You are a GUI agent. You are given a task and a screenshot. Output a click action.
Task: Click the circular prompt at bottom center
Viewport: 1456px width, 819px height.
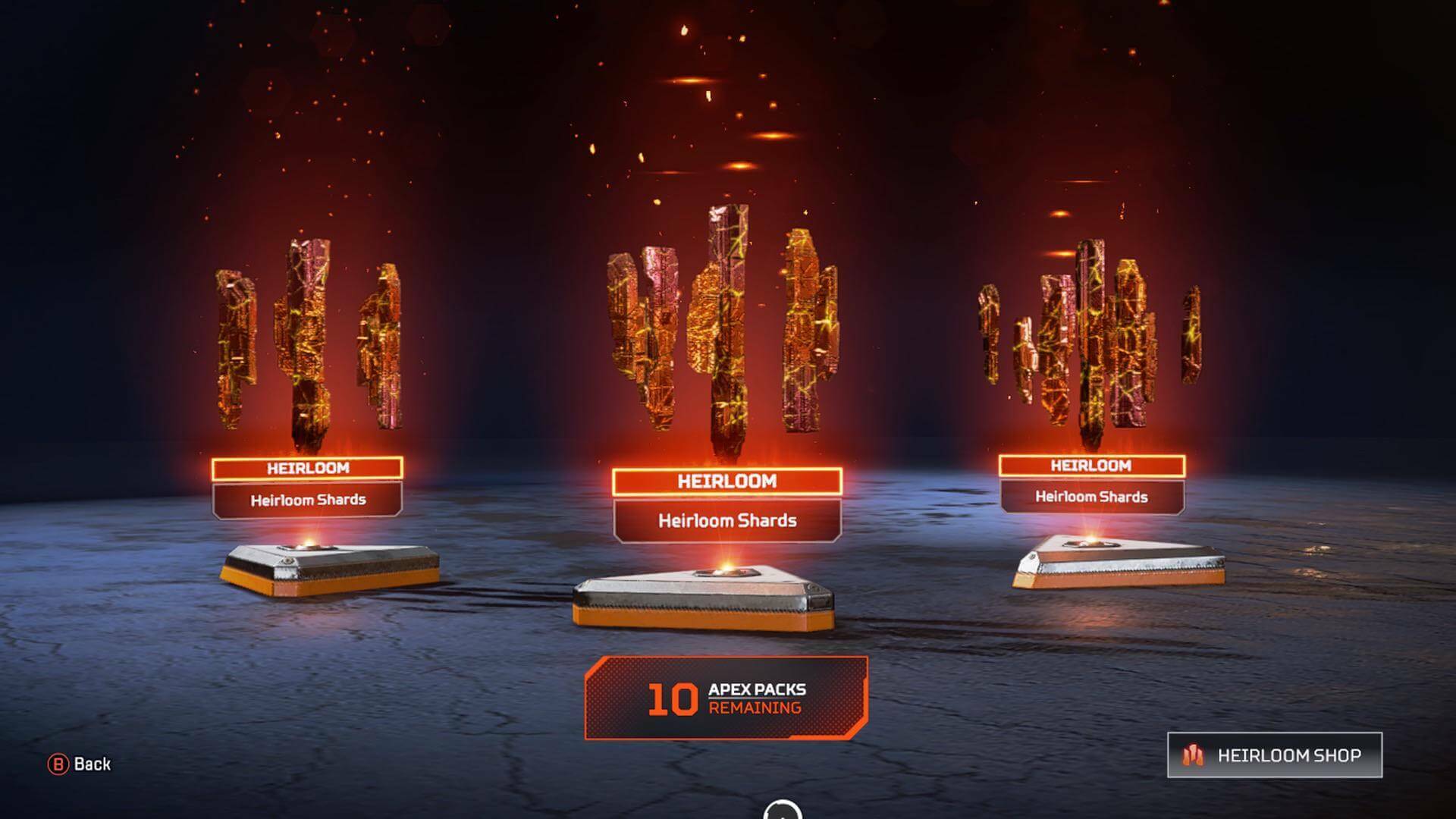point(783,811)
